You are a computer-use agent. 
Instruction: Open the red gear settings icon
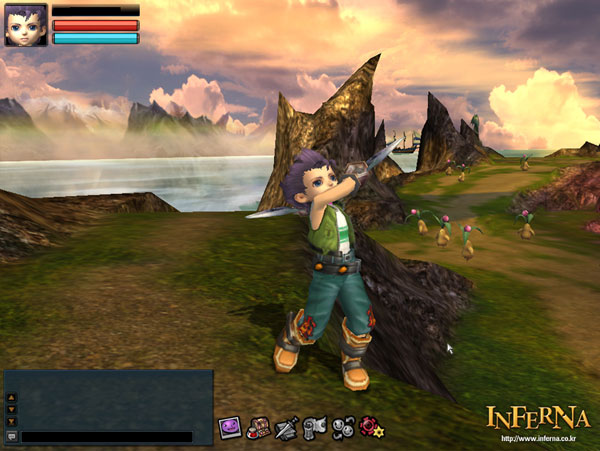[372, 428]
